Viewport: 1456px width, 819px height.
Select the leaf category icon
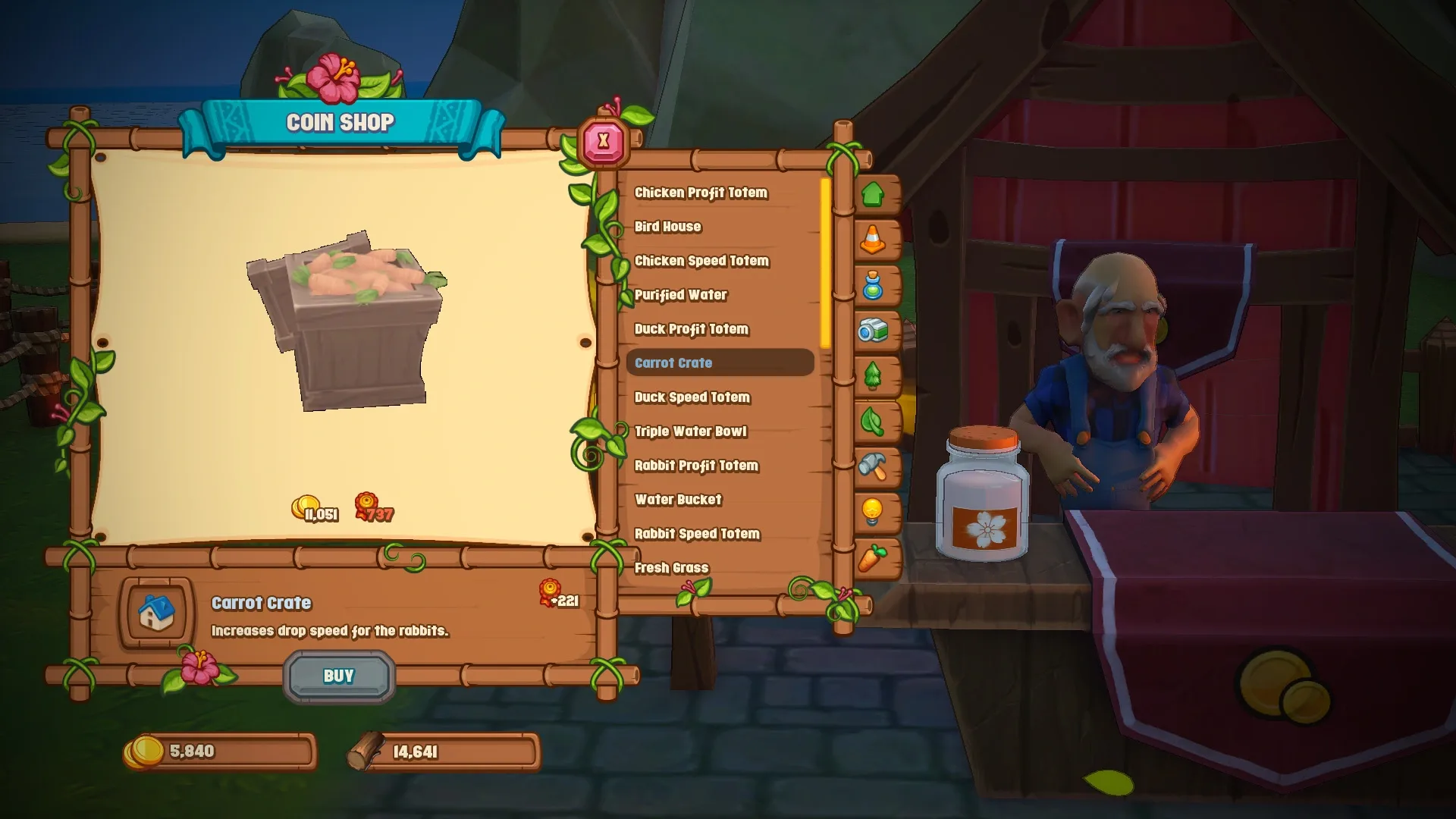click(874, 422)
